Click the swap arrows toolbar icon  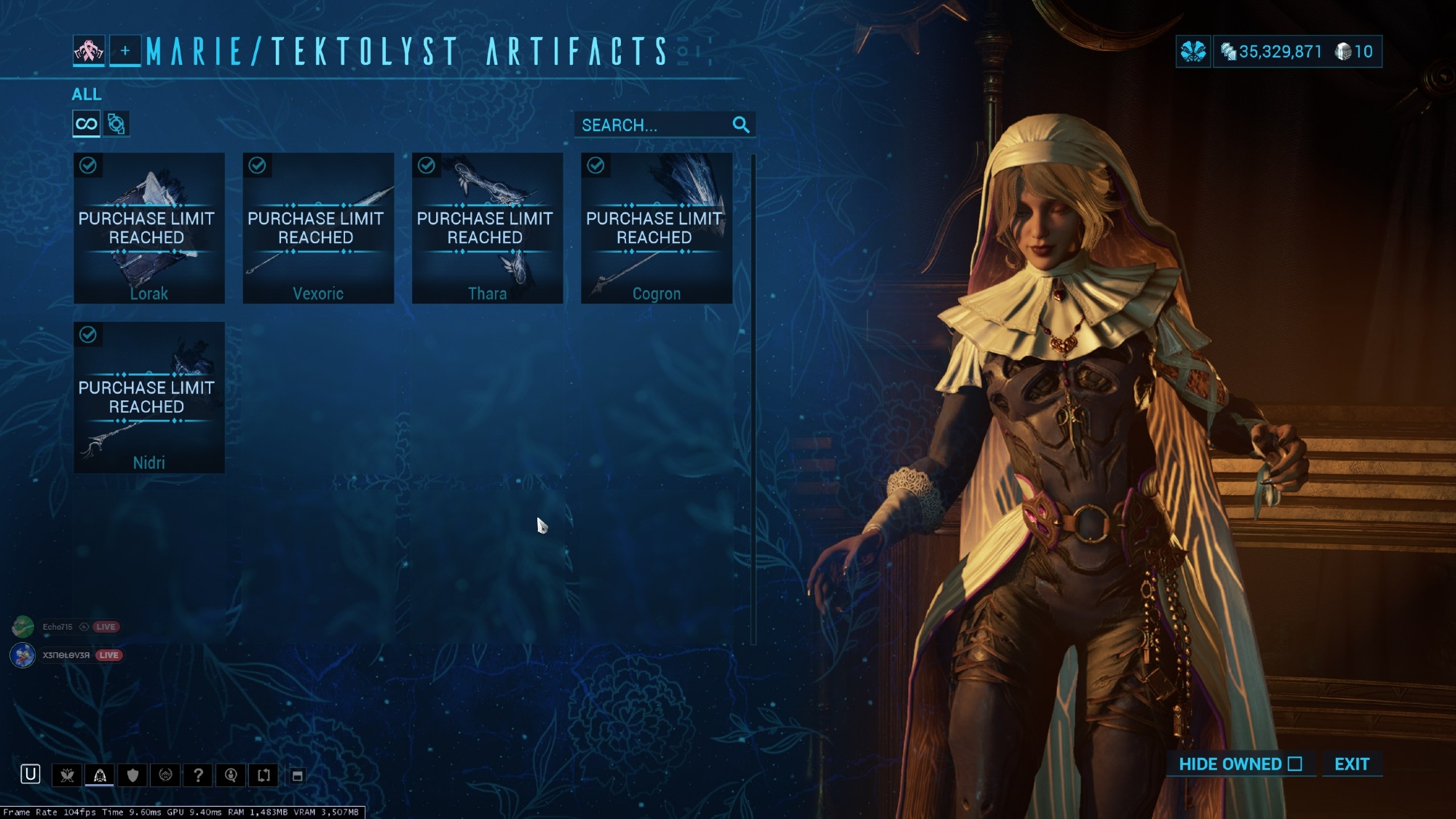264,775
